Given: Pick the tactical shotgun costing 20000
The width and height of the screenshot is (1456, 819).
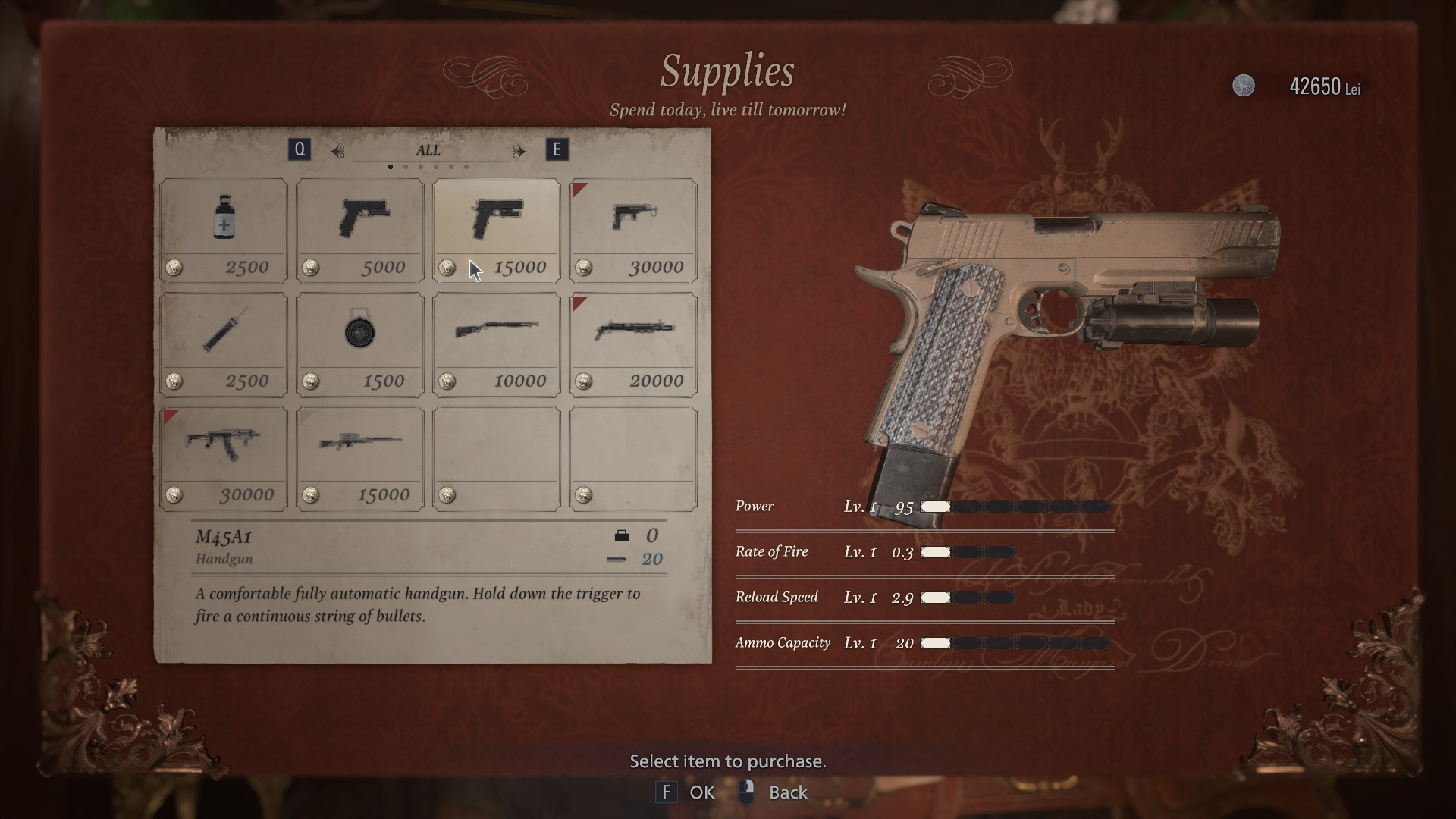Looking at the screenshot, I should coord(633,344).
